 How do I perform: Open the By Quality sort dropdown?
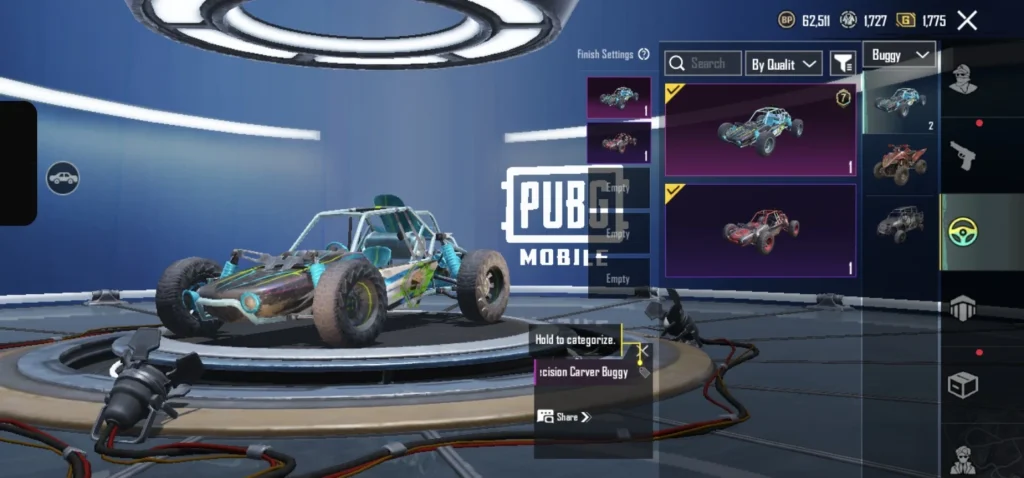(784, 64)
